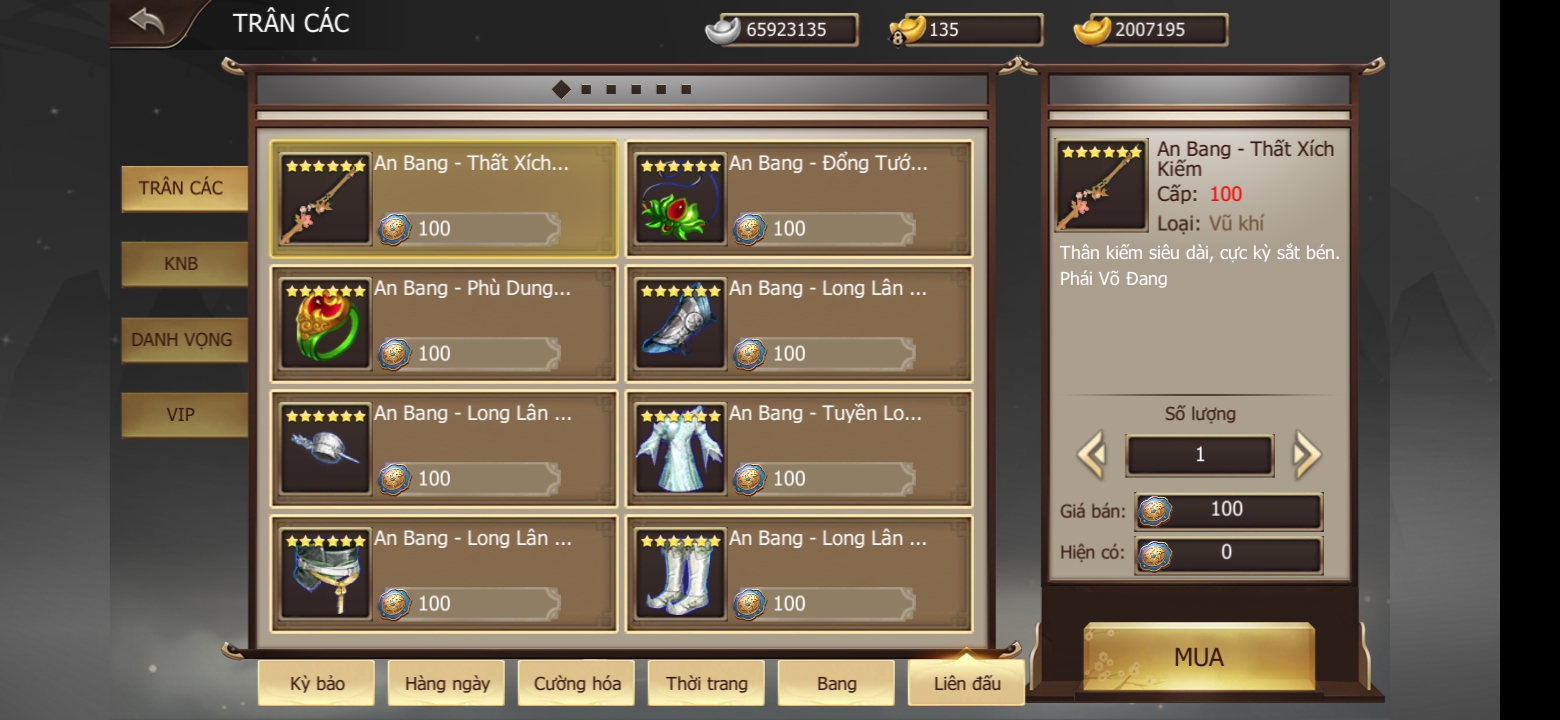Click the An Bang - Phù Dung ring icon
This screenshot has height=720, width=1560.
pos(322,325)
